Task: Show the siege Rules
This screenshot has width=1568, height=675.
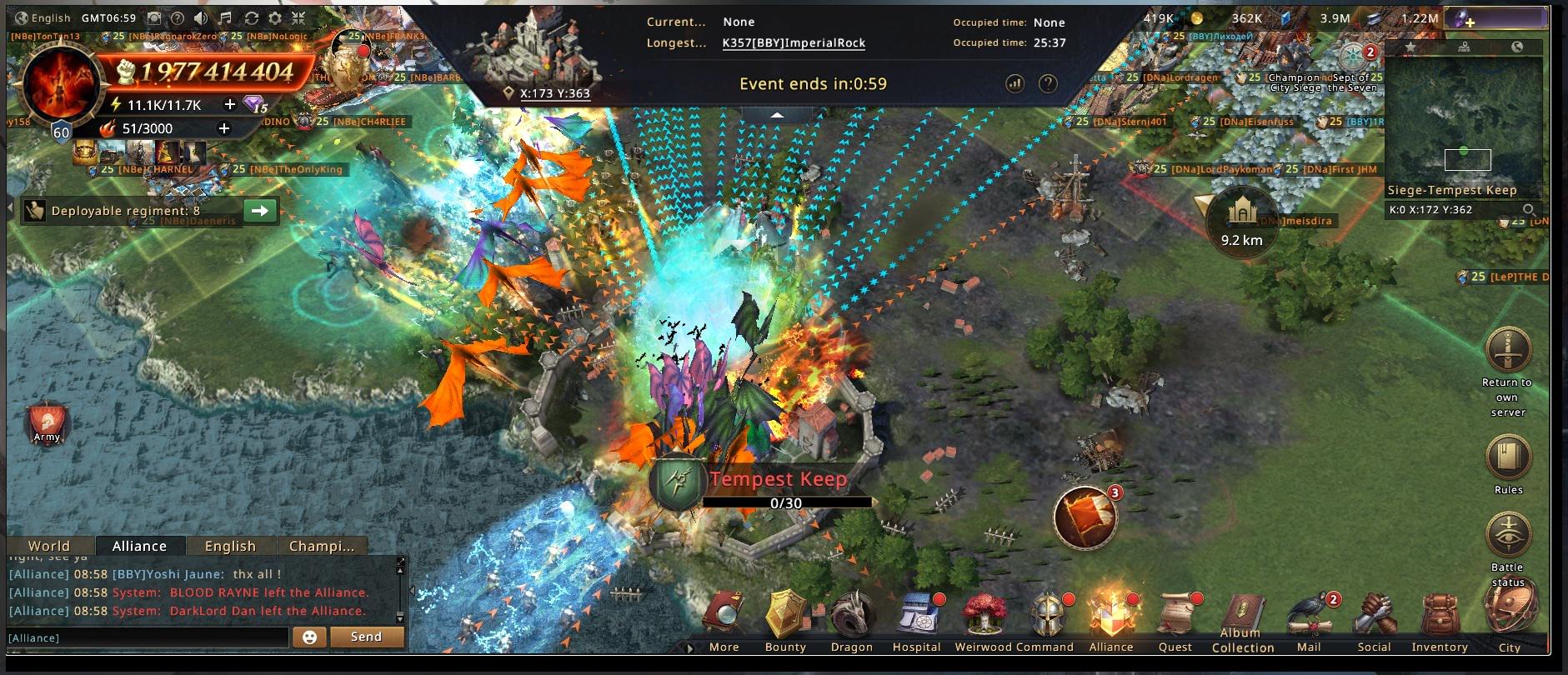Action: click(1508, 458)
